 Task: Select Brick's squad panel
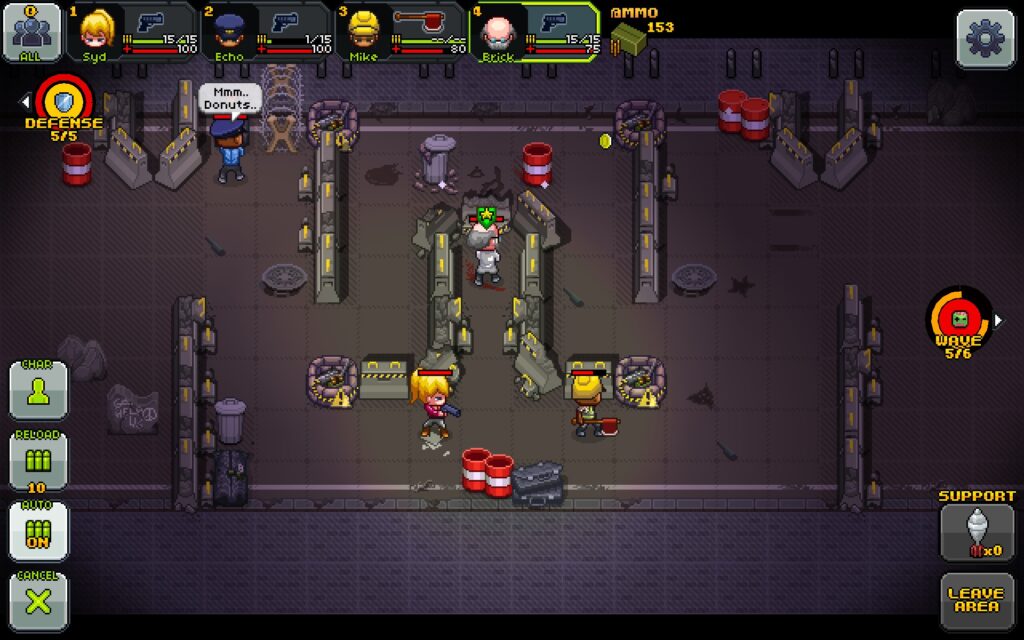pyautogui.click(x=535, y=32)
